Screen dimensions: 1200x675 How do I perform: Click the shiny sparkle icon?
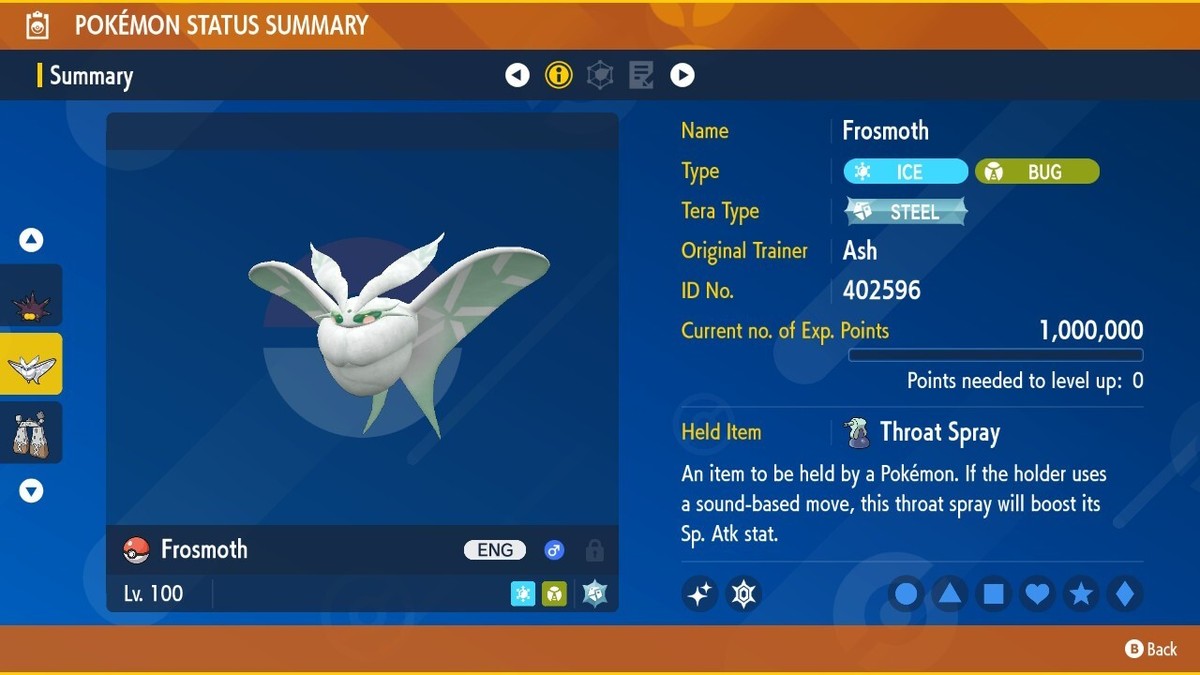pos(700,594)
